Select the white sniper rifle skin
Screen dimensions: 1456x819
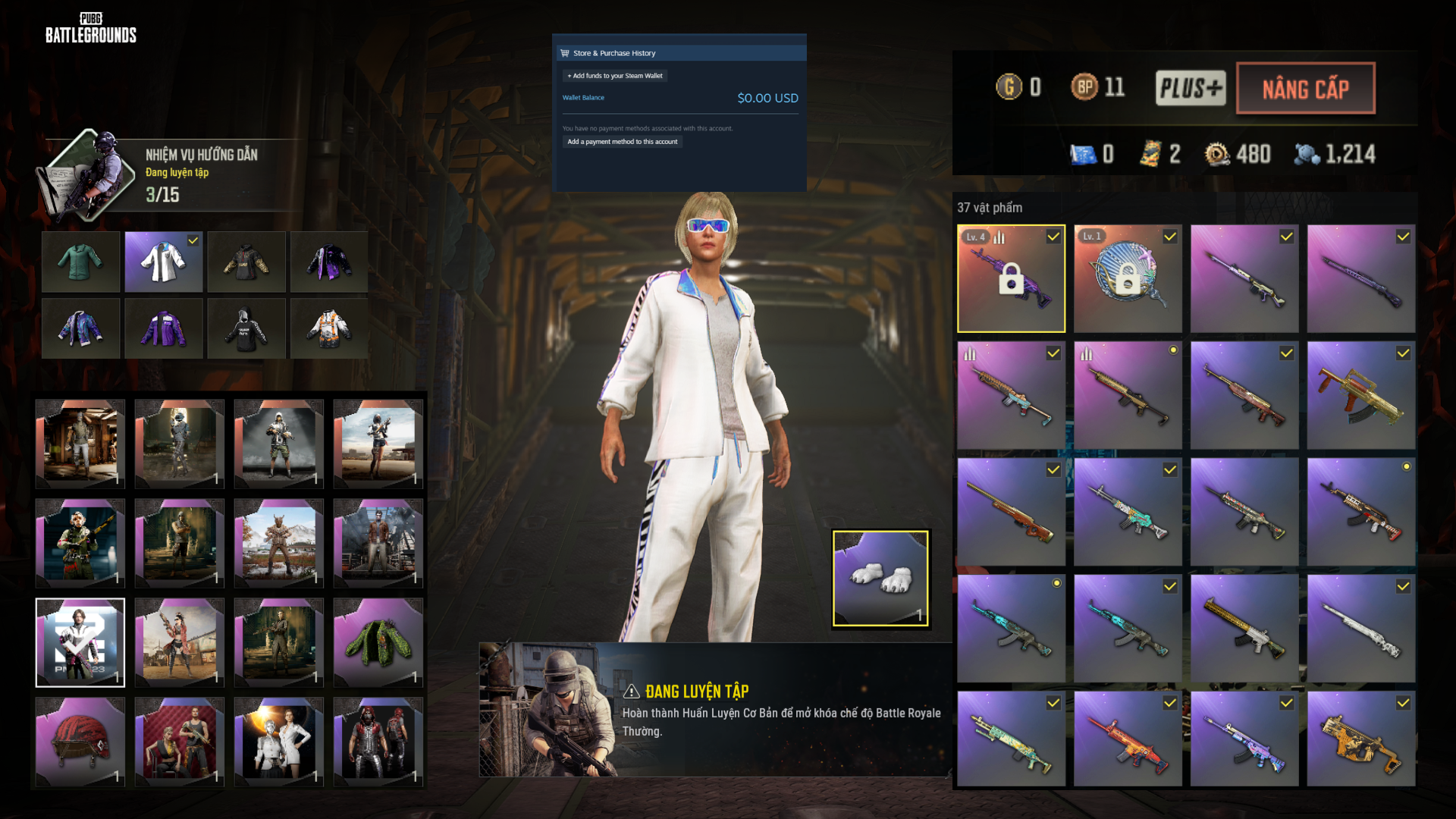(x=1361, y=629)
